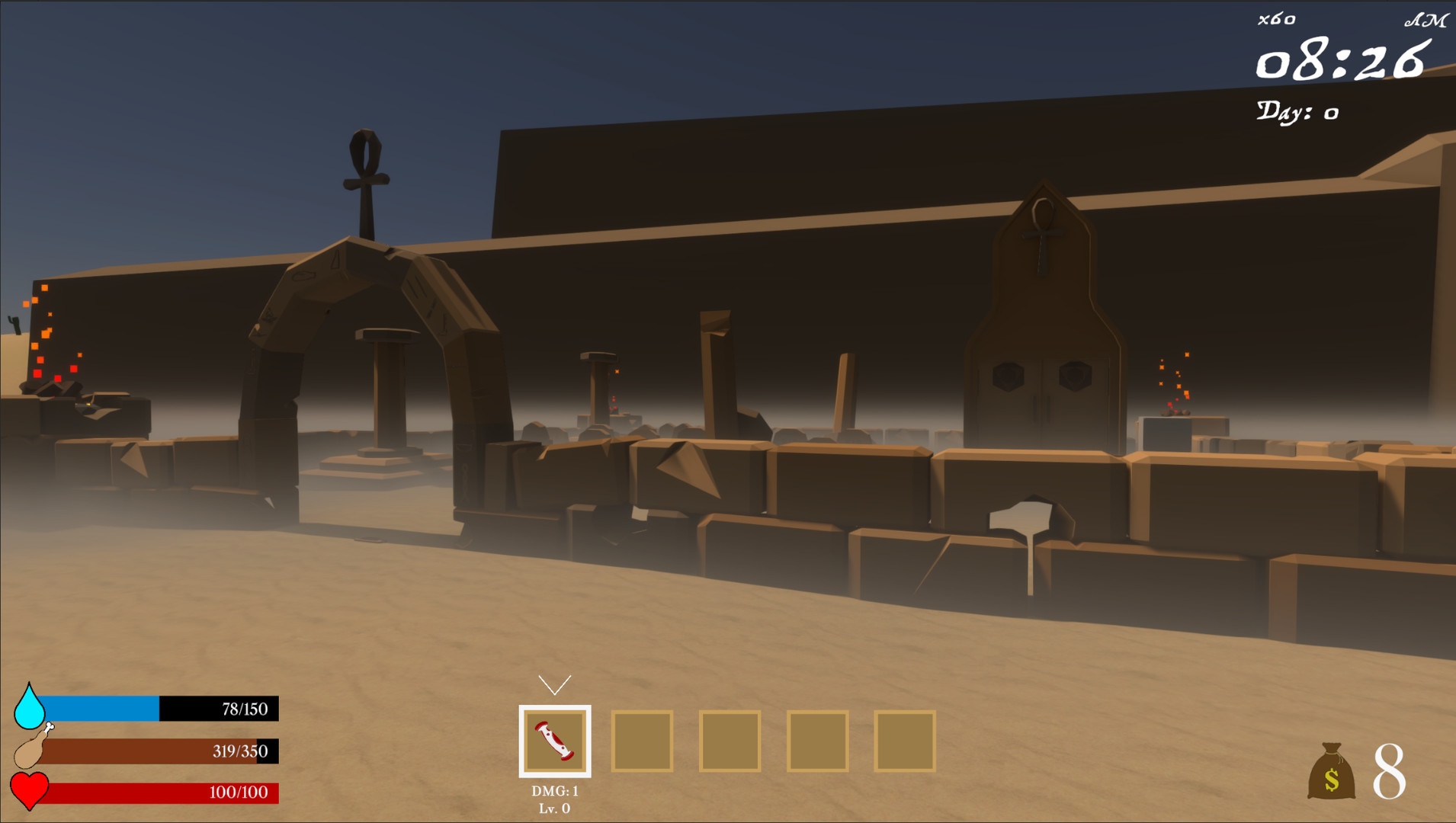Image resolution: width=1456 pixels, height=823 pixels.
Task: Click the cyan water droplet icon
Action: coord(30,709)
